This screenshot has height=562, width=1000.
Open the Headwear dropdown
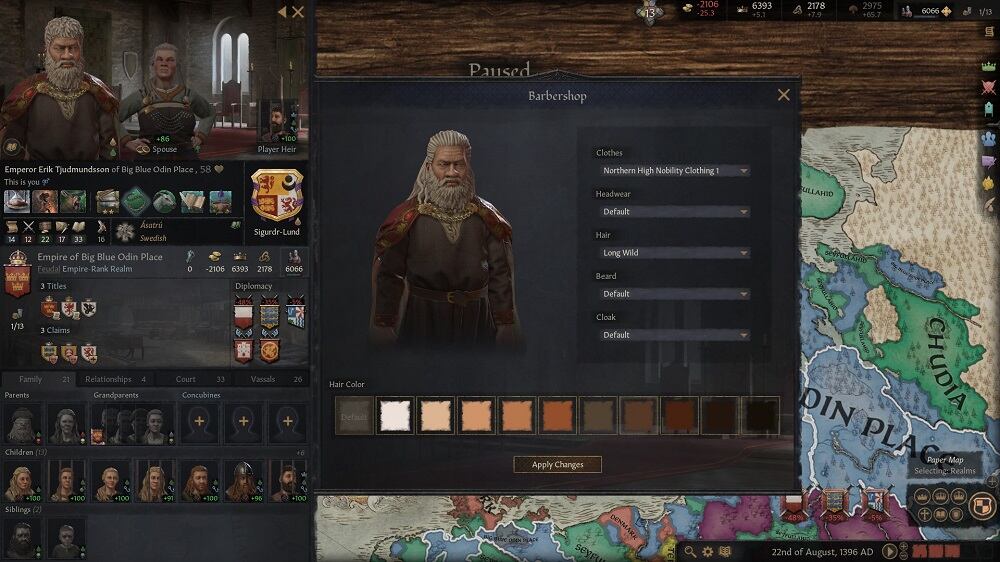674,212
